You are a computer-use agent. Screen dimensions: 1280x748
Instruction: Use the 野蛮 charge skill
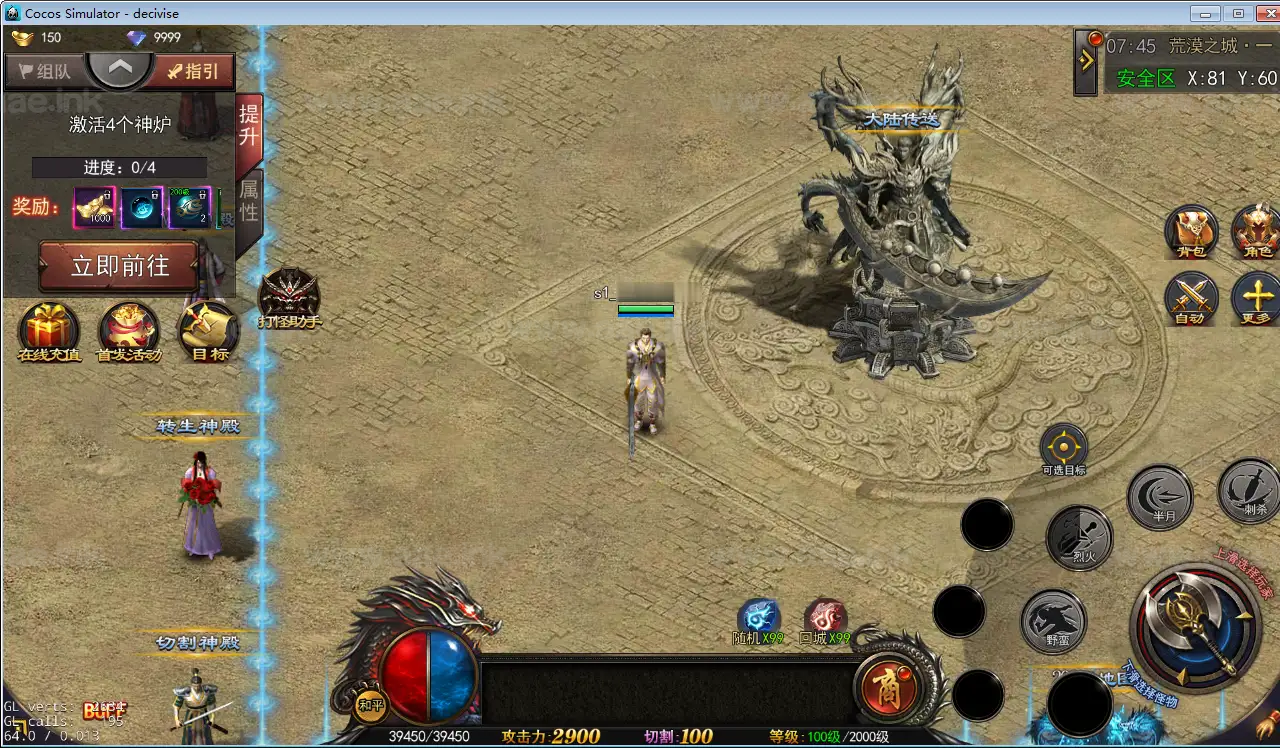tap(1053, 621)
